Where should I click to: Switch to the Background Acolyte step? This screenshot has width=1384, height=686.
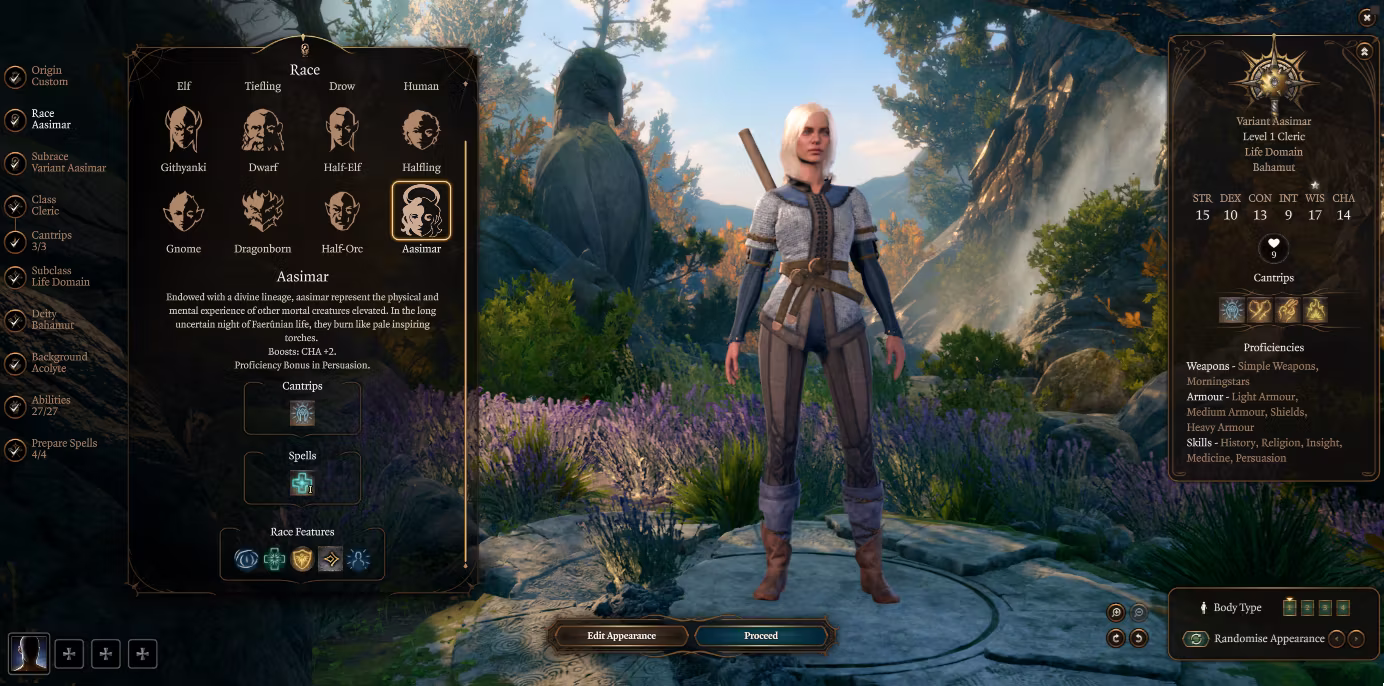tap(58, 363)
